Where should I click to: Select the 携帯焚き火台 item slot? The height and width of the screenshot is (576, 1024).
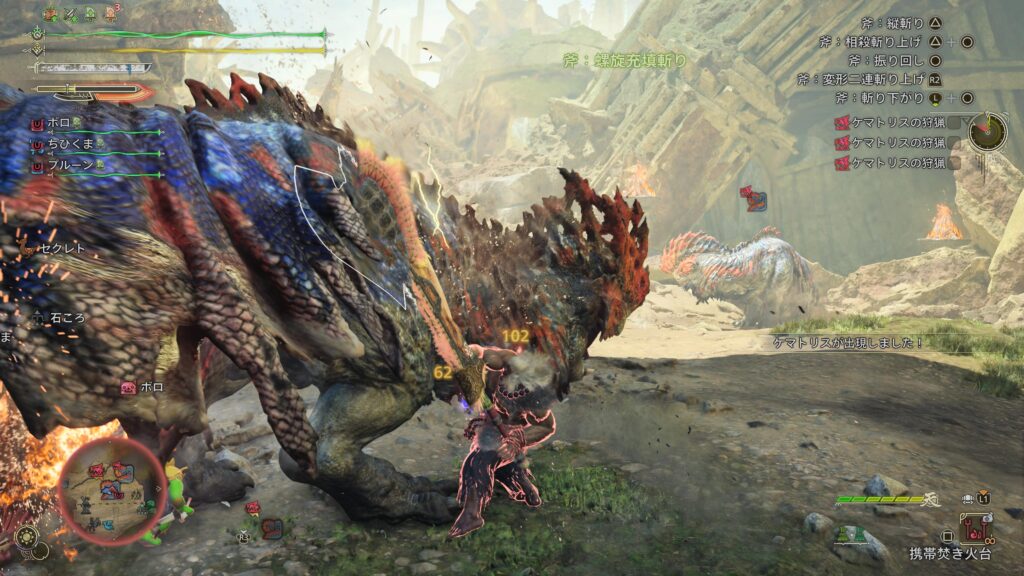click(974, 527)
